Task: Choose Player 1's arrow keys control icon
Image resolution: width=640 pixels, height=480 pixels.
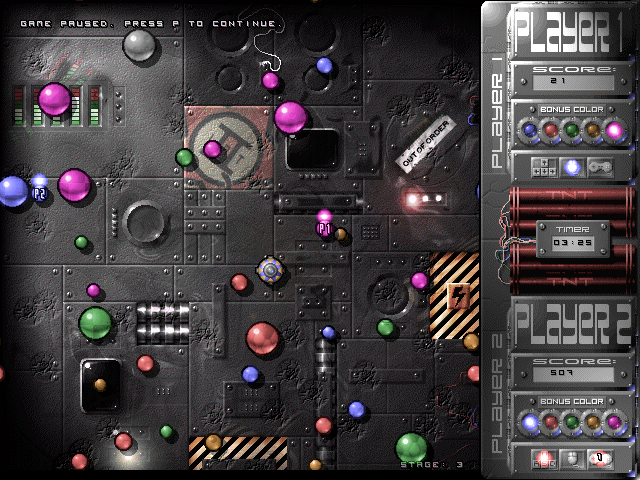Action: [543, 166]
